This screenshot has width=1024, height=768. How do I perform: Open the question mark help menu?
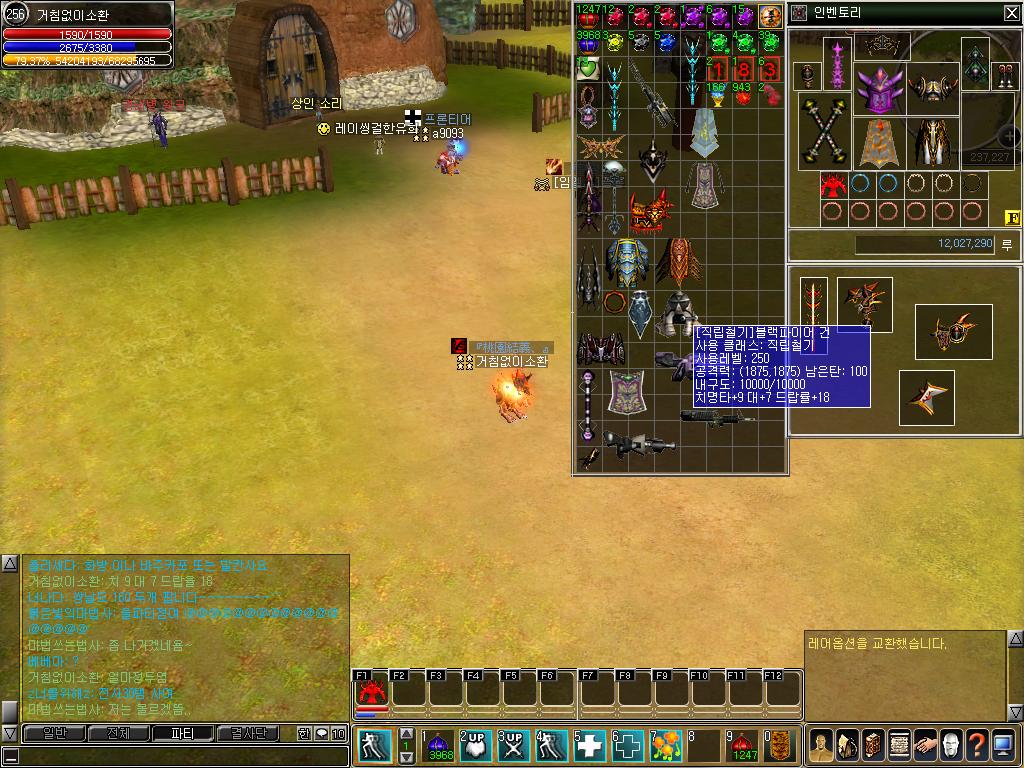coord(976,745)
